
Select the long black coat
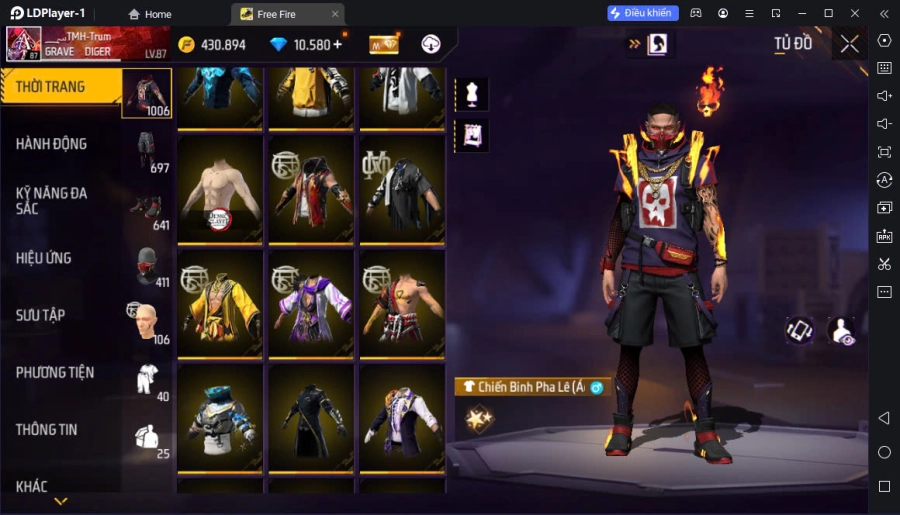[312, 420]
